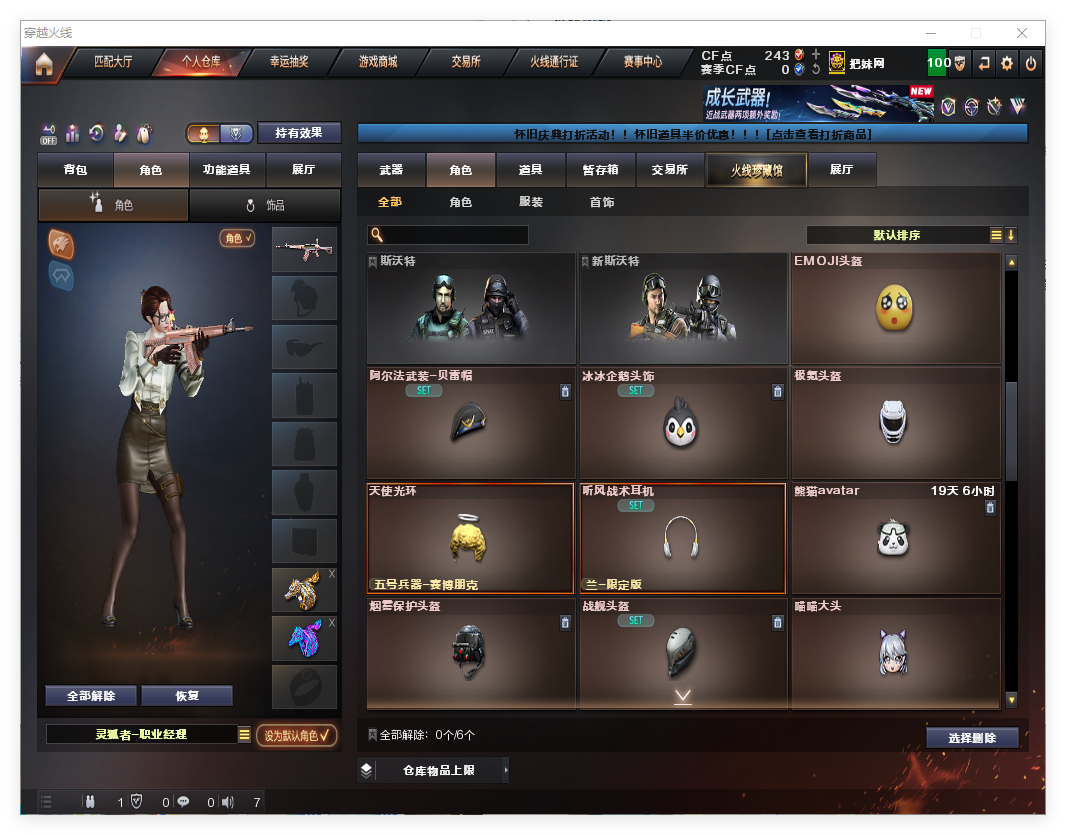Open the 幸运抽奖 lucky draw menu
This screenshot has height=835, width=1066.
tap(289, 62)
